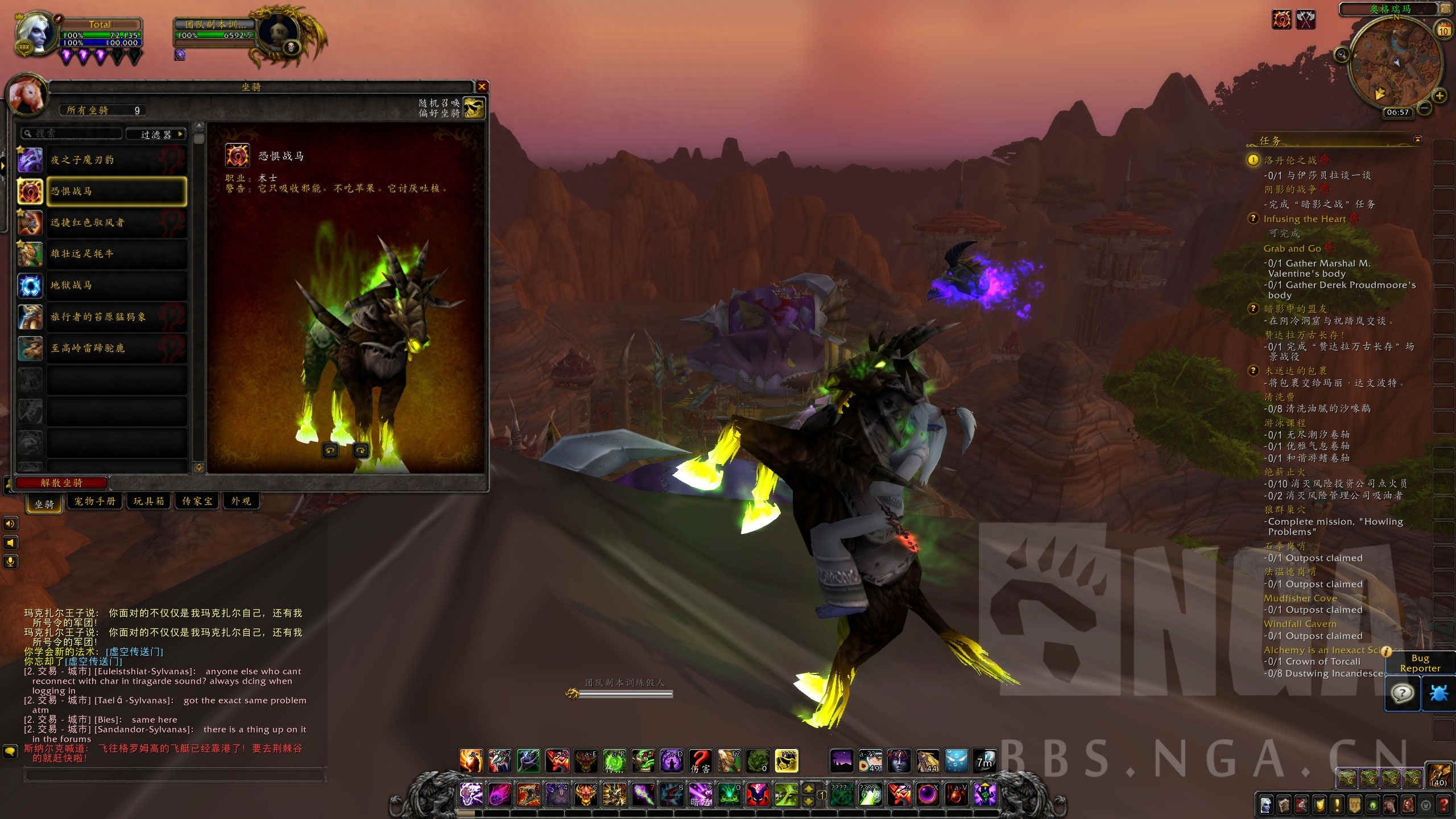
Task: Switch to the 宠物手册 tab
Action: (x=94, y=501)
